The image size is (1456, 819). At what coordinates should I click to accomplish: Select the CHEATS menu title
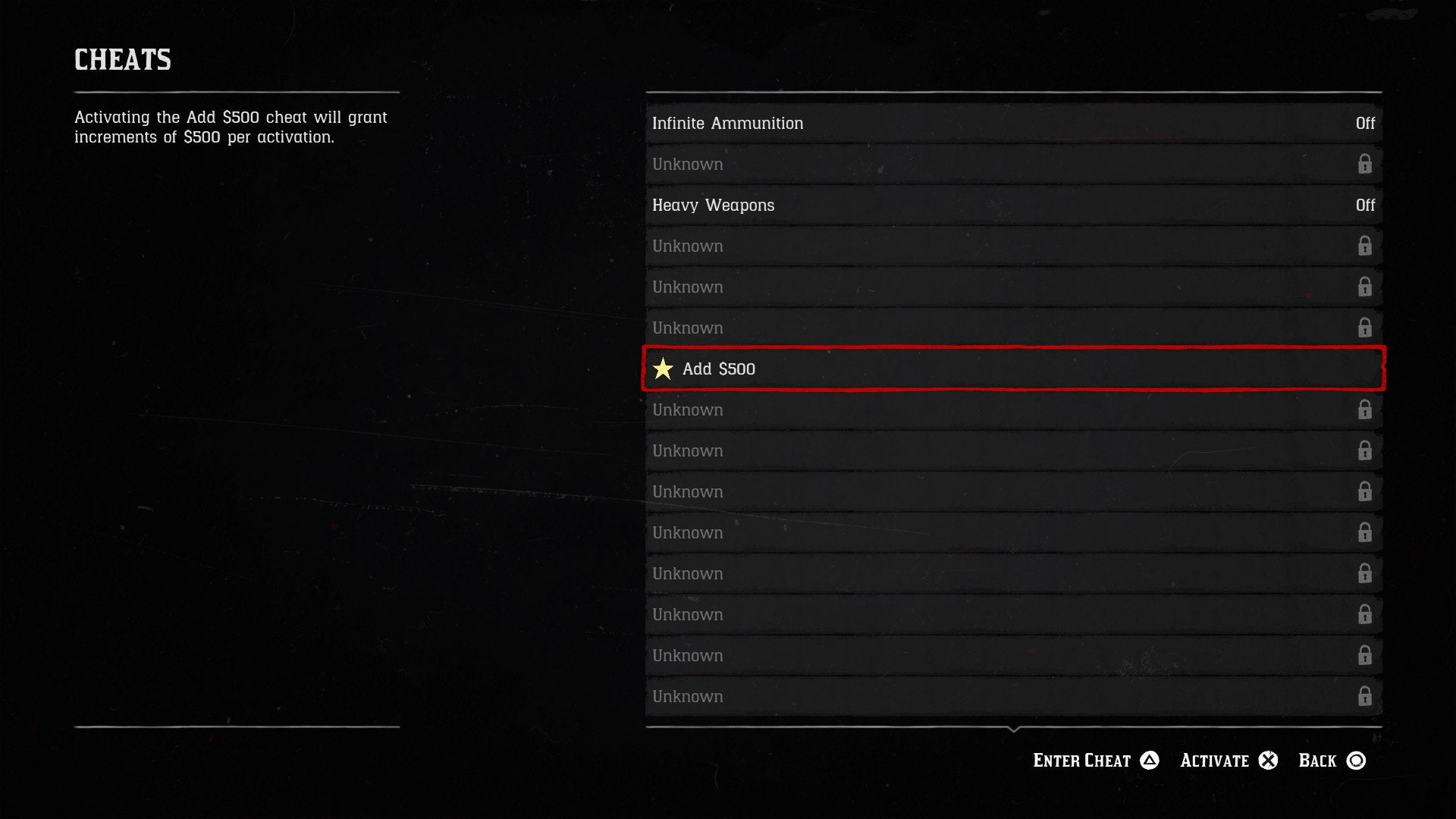coord(122,60)
